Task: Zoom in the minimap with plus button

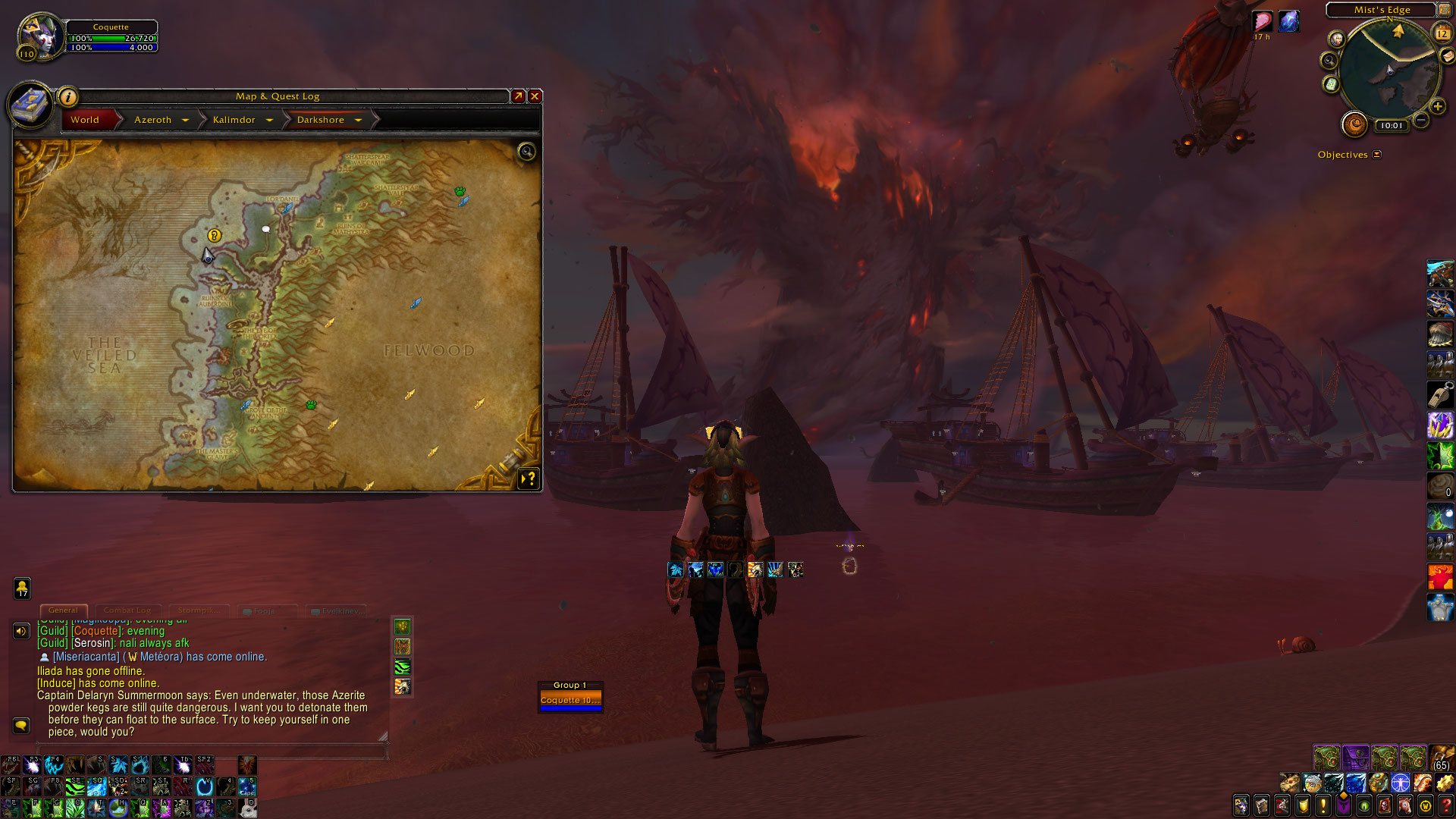Action: tap(1437, 107)
